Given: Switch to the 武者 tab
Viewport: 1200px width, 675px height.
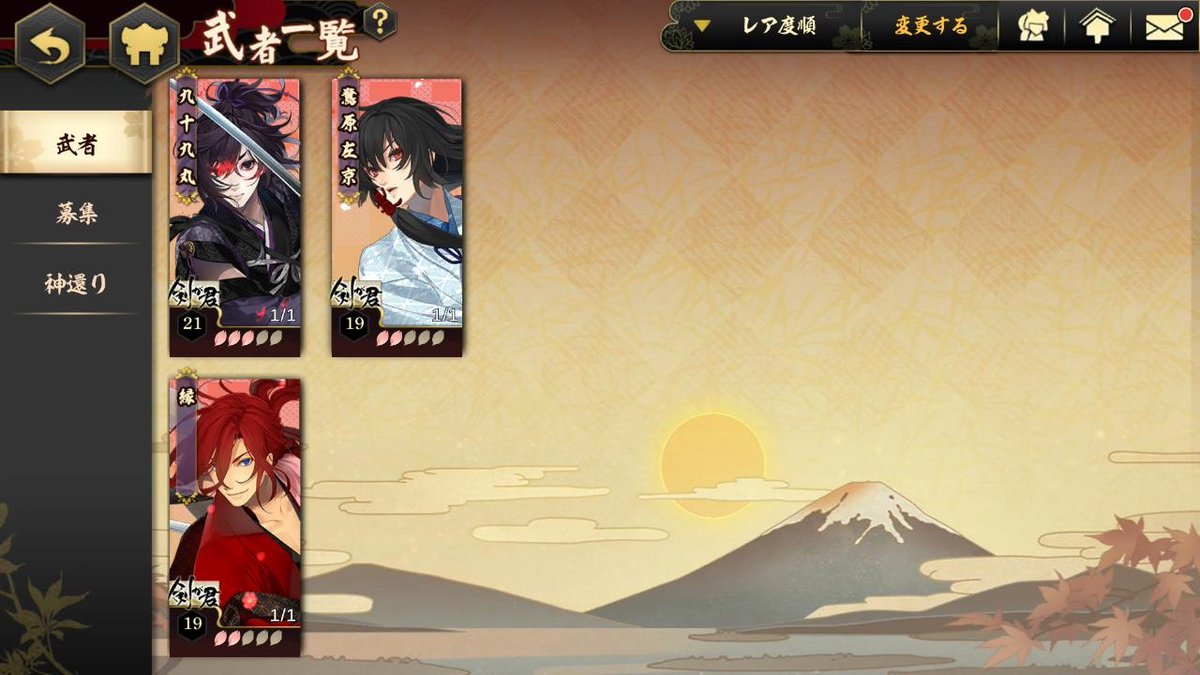Looking at the screenshot, I should tap(76, 143).
